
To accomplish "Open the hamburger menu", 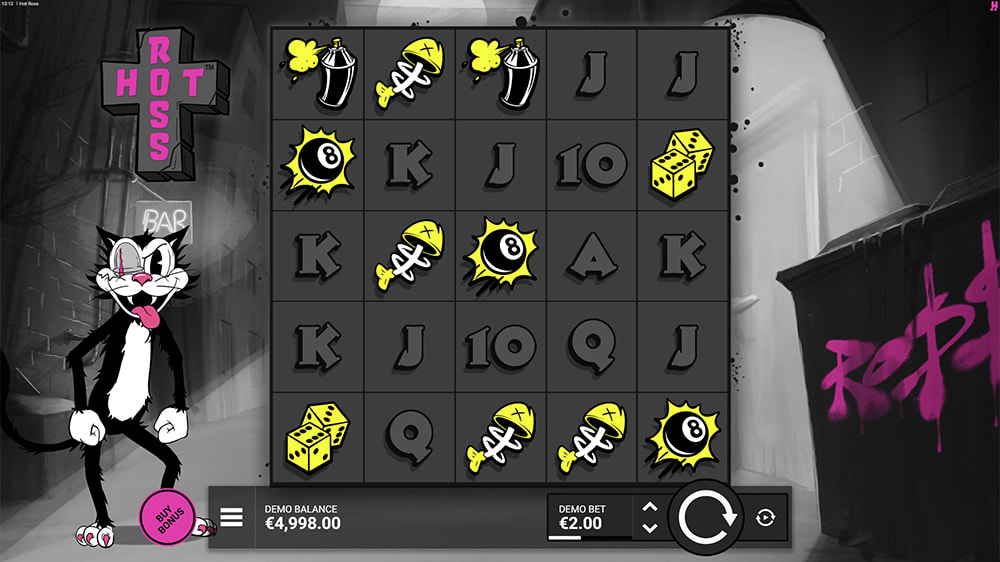I will [x=232, y=517].
